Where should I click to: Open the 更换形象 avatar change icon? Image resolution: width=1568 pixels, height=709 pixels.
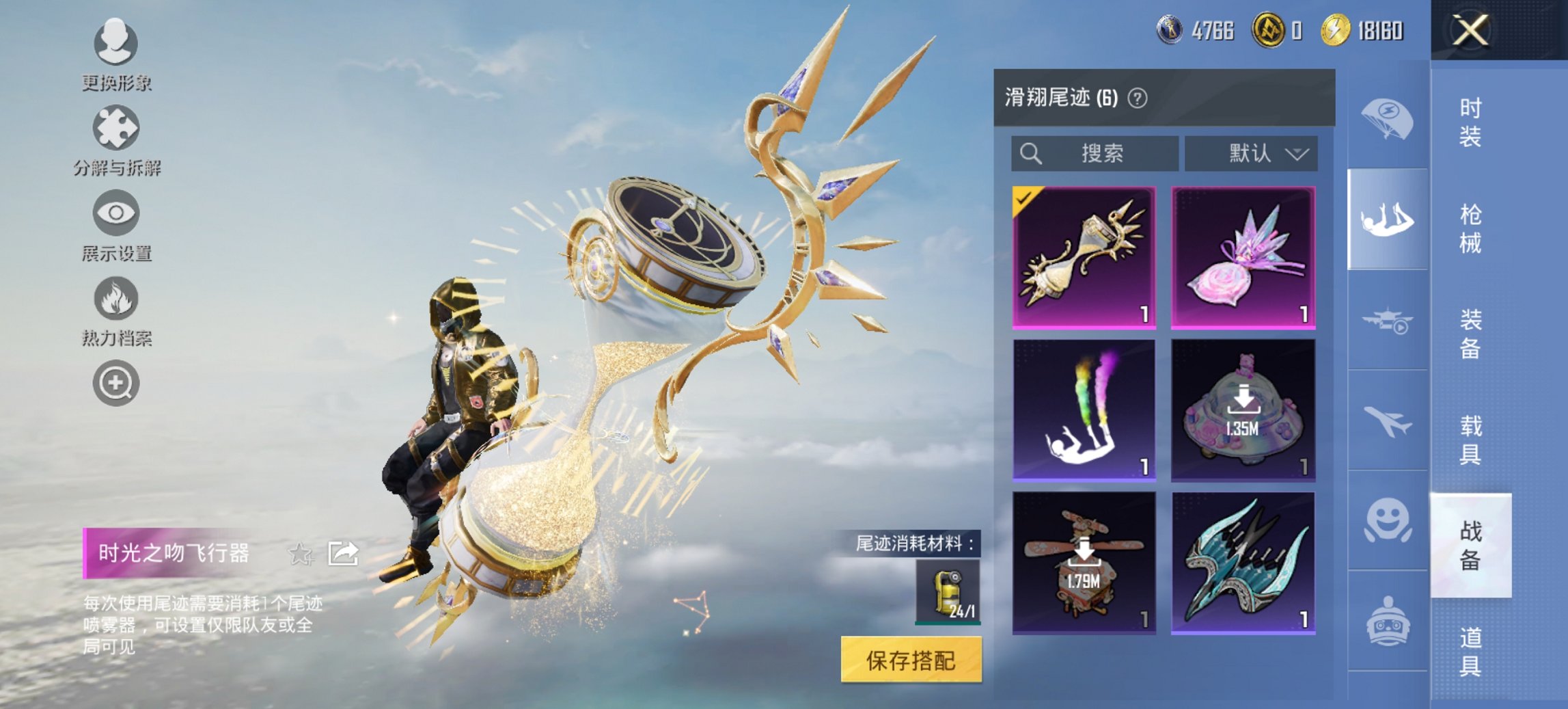[115, 42]
